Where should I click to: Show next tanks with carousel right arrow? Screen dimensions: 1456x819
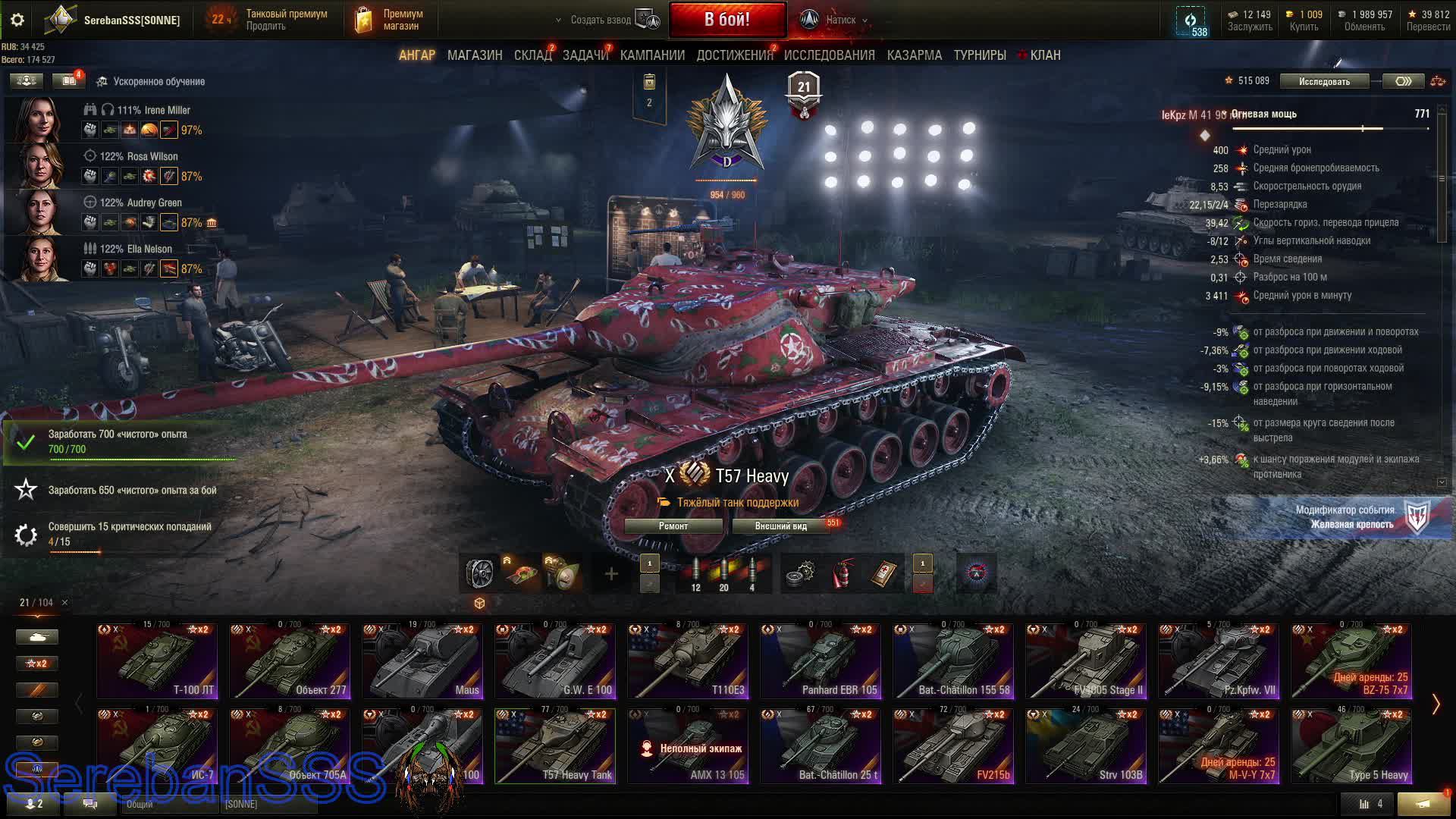(x=1436, y=704)
